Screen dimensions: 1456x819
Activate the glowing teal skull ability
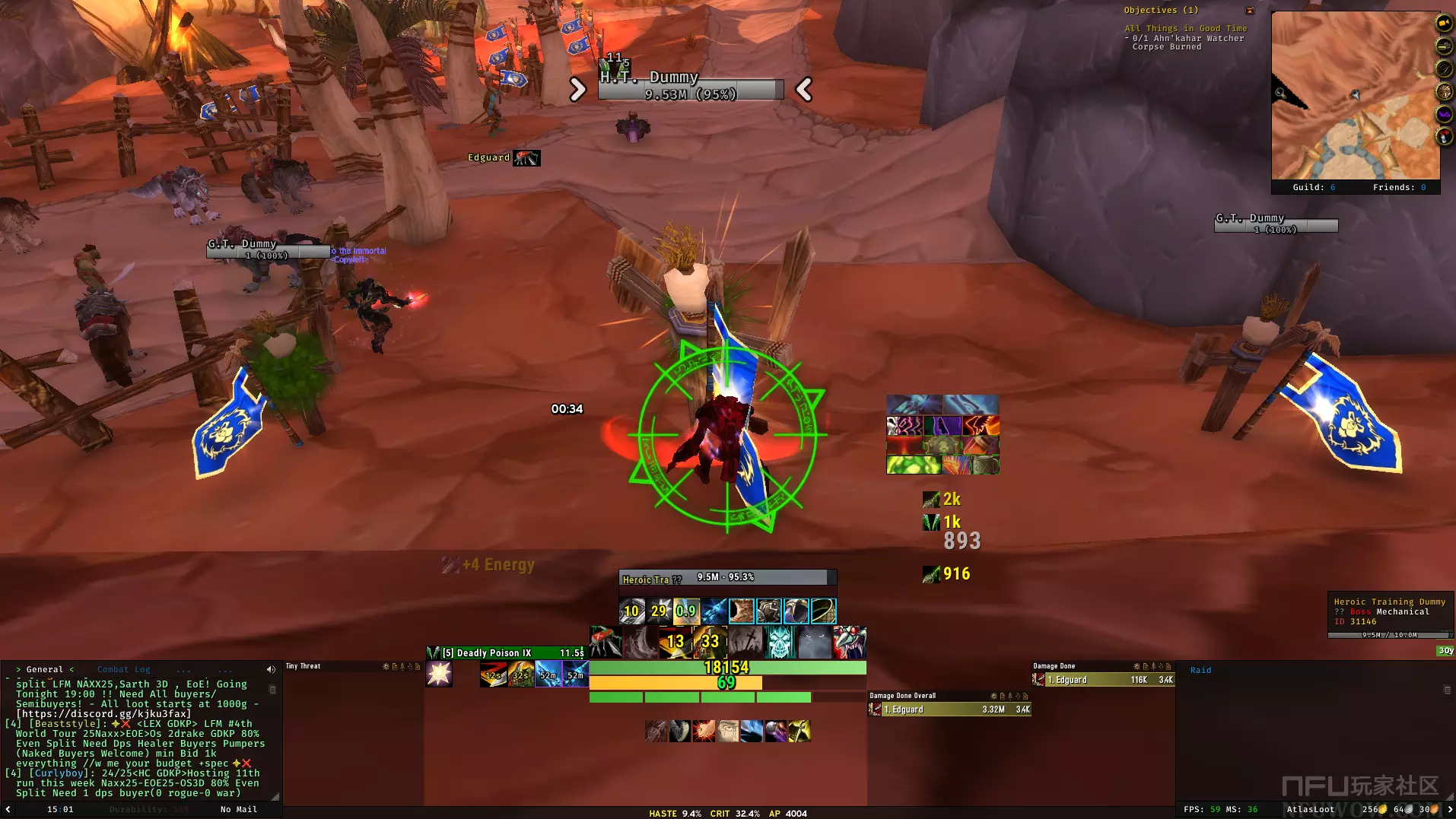[780, 643]
